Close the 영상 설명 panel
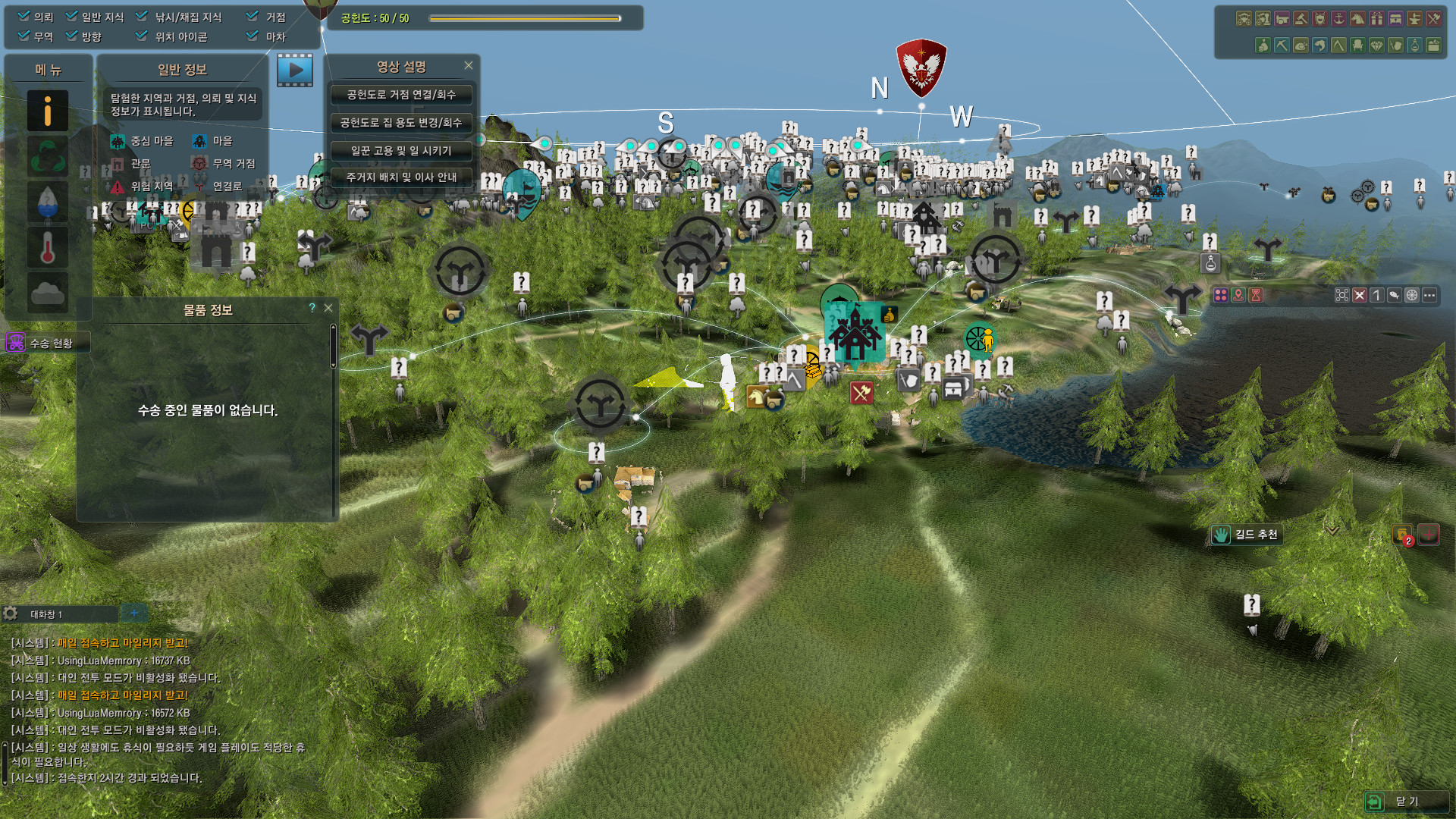This screenshot has height=819, width=1456. [469, 66]
